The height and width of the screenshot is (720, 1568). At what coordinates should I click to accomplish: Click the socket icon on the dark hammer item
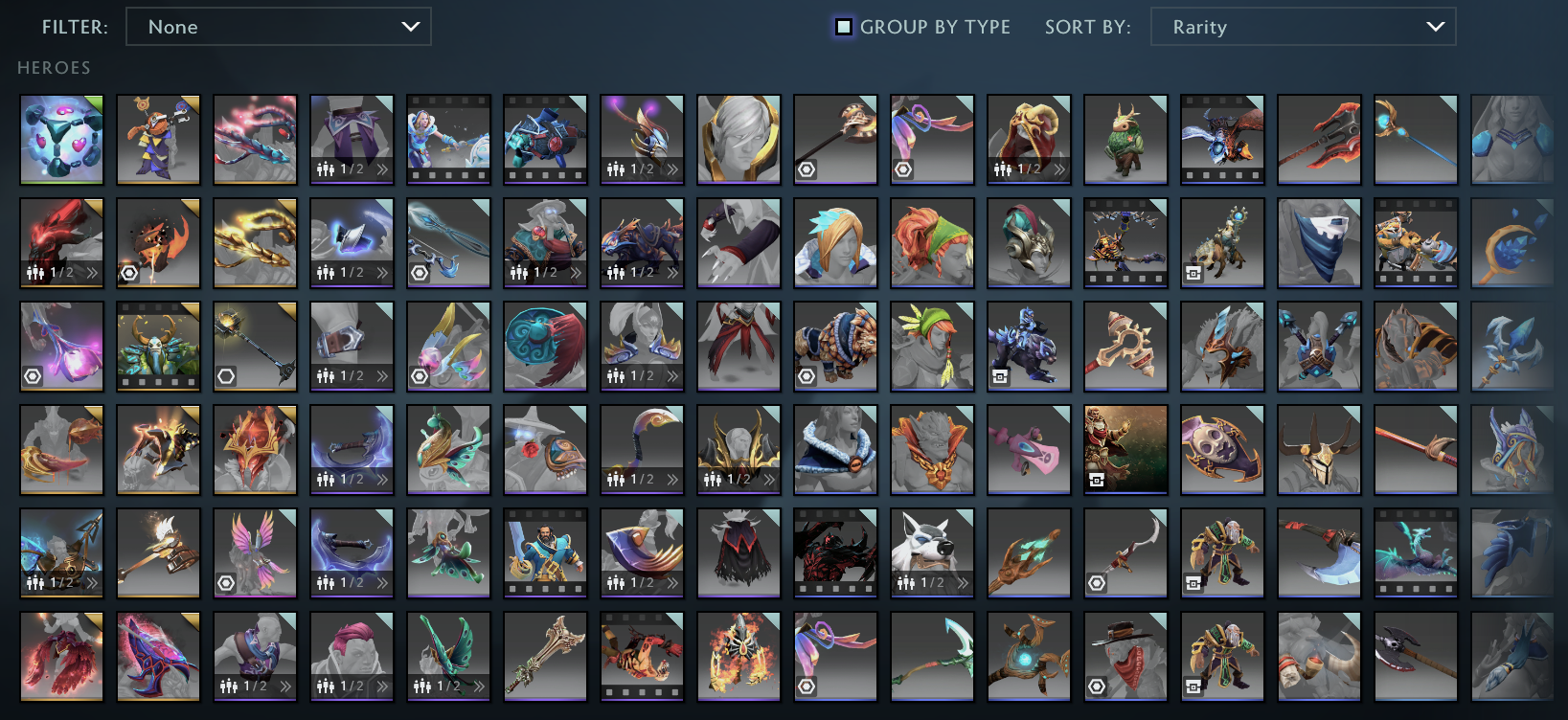coord(227,376)
